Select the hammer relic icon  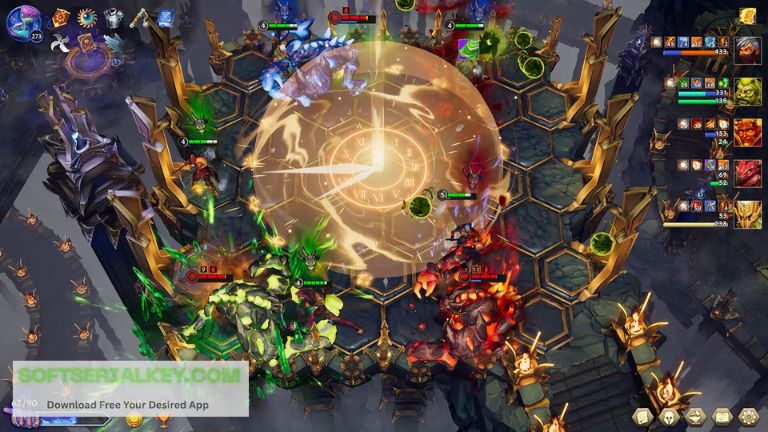point(139,17)
